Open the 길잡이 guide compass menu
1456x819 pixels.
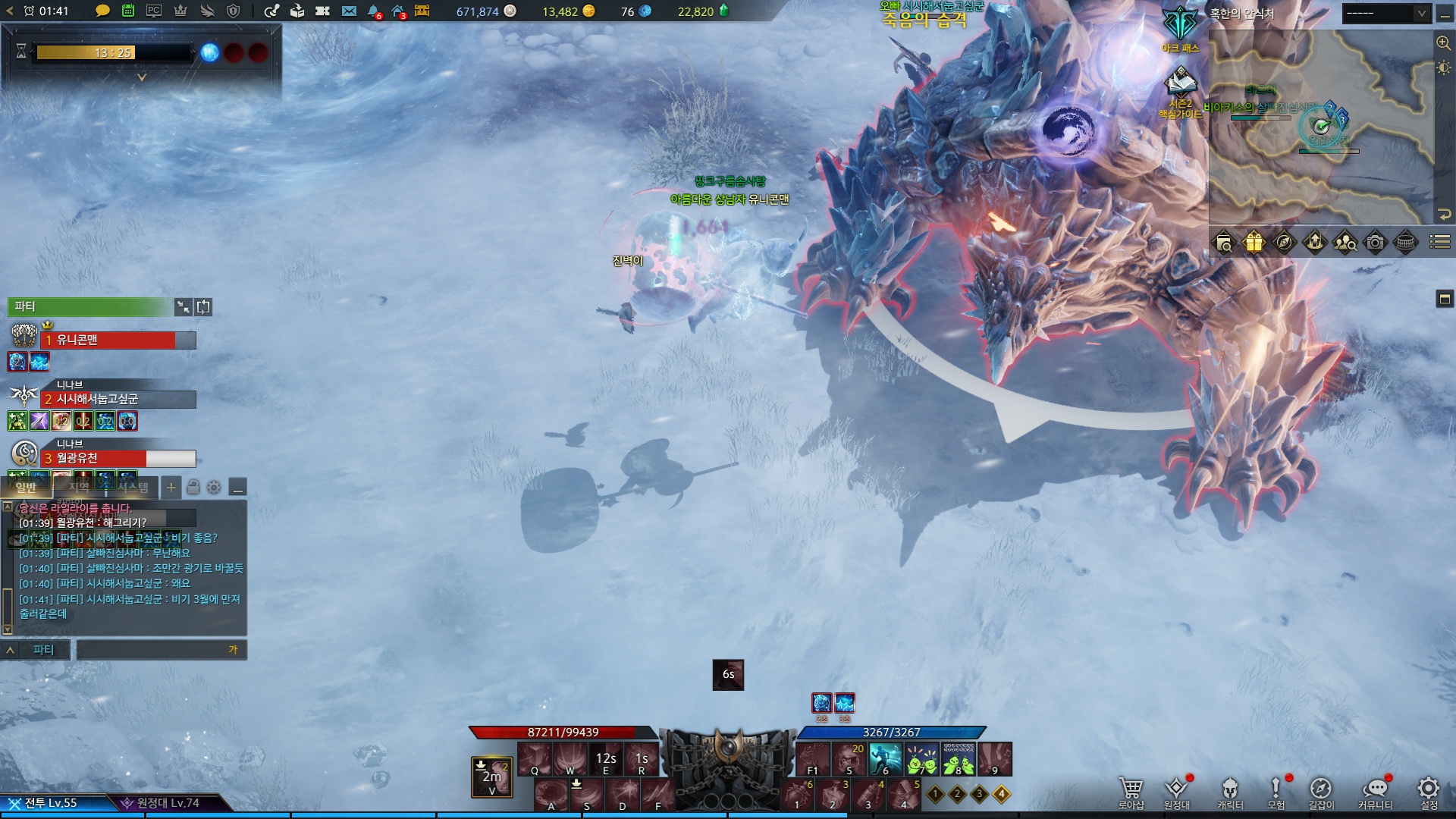1320,790
